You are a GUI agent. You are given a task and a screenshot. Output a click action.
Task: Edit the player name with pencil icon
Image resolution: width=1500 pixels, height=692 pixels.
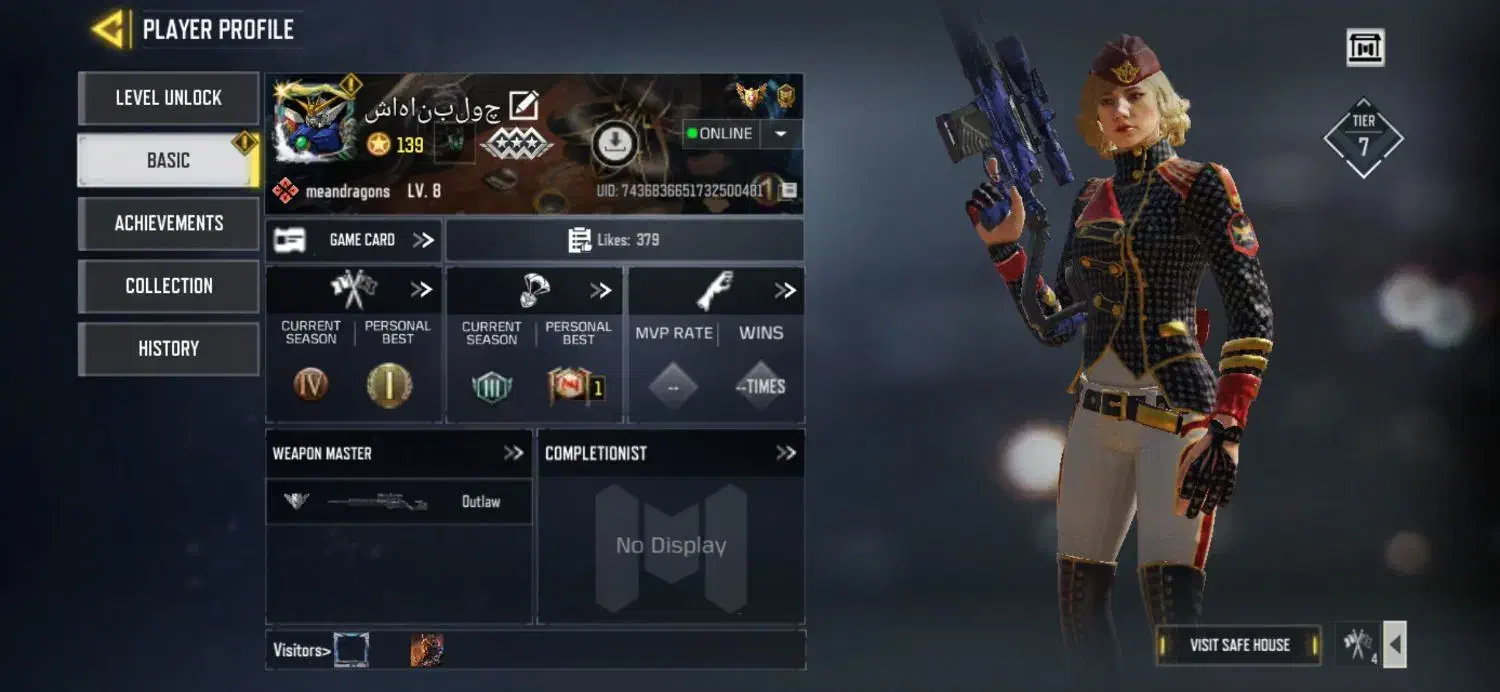[x=524, y=105]
